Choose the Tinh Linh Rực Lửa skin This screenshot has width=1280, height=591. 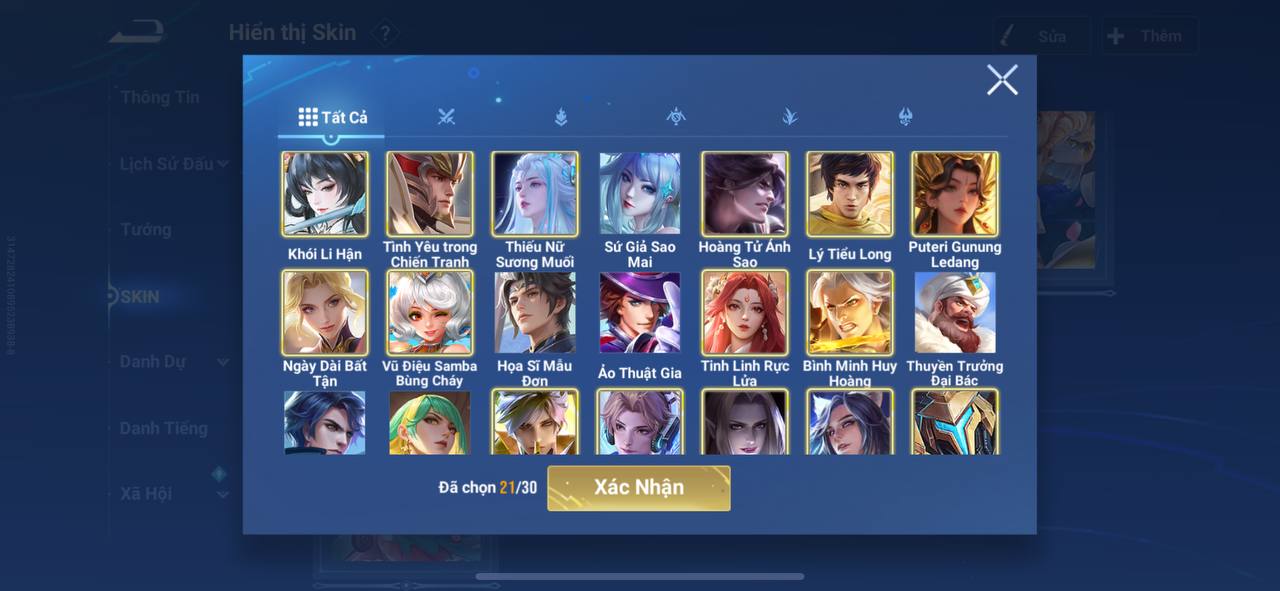[x=745, y=313]
